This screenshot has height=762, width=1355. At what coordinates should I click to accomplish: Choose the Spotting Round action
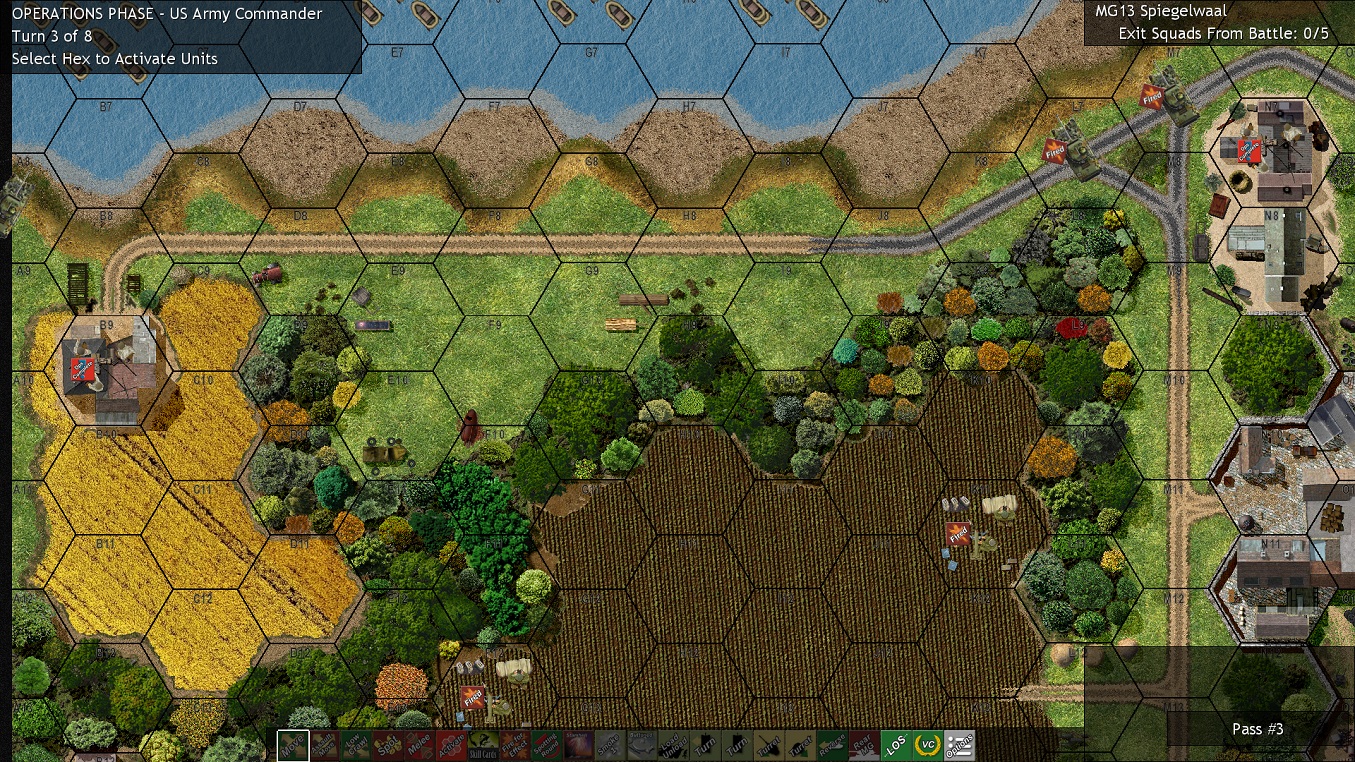[546, 746]
